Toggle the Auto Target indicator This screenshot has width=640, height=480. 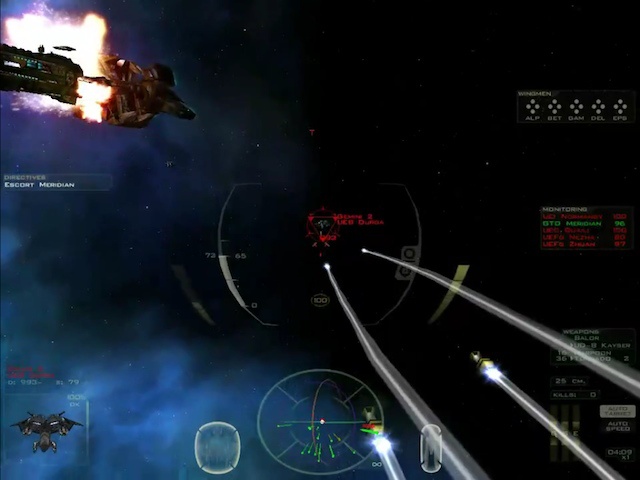(x=617, y=411)
